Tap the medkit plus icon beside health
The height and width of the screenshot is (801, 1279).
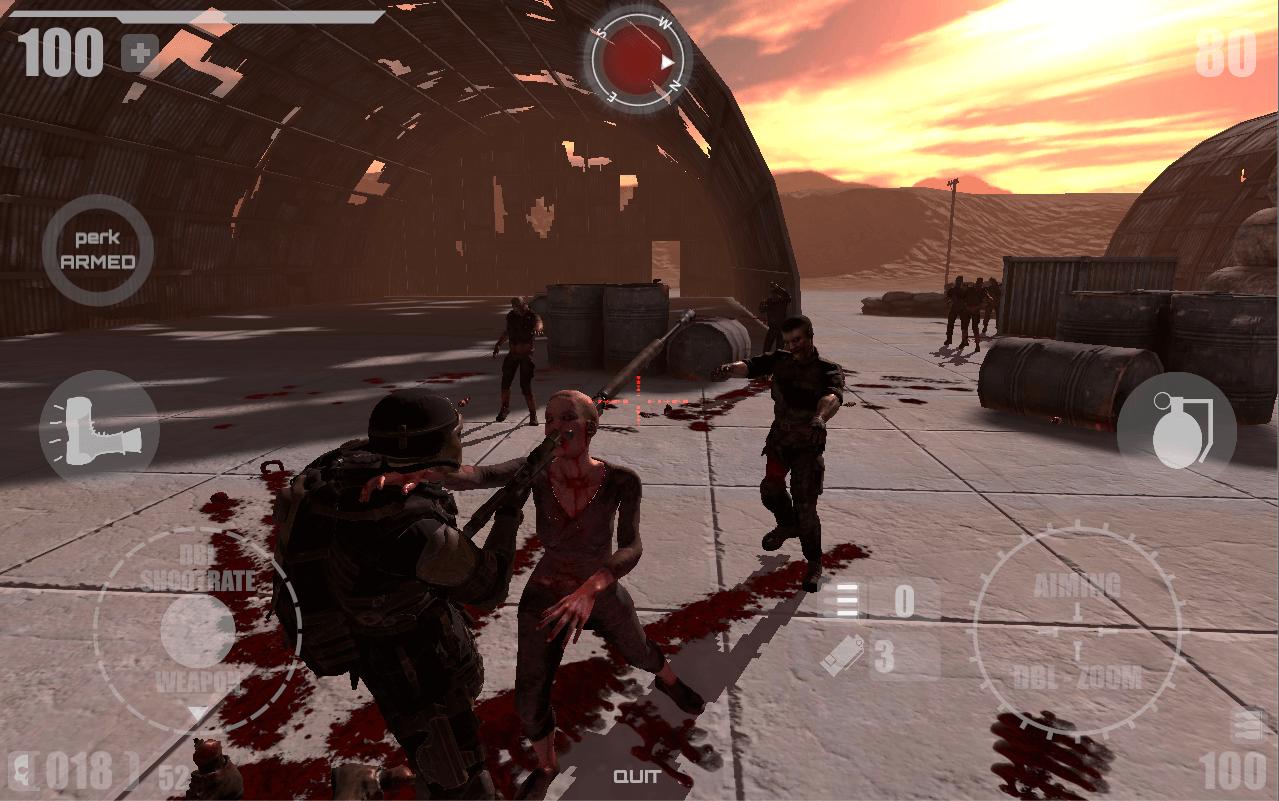[139, 53]
